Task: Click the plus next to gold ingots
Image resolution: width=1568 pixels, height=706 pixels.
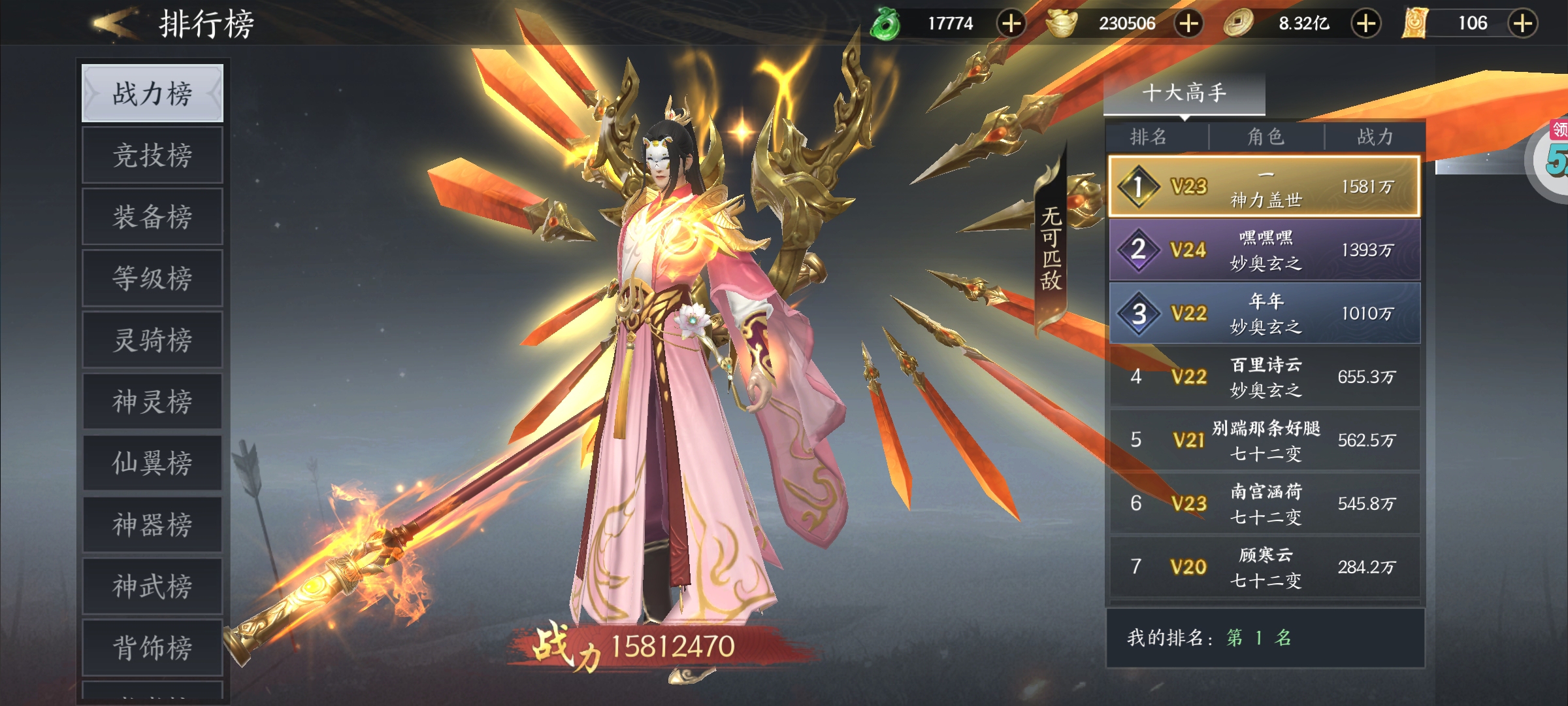Action: [x=1188, y=24]
